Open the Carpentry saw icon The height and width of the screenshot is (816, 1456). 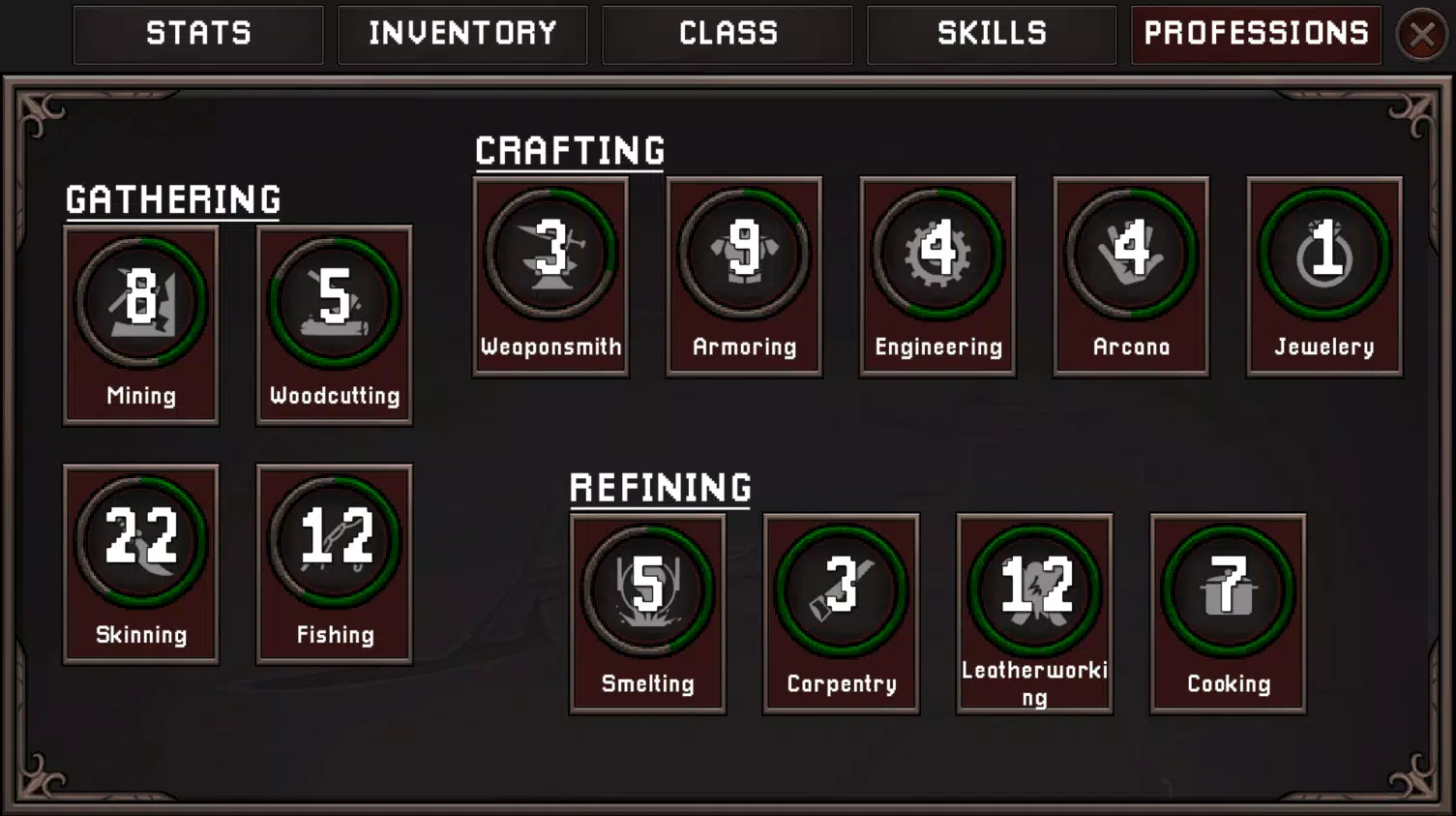point(841,589)
